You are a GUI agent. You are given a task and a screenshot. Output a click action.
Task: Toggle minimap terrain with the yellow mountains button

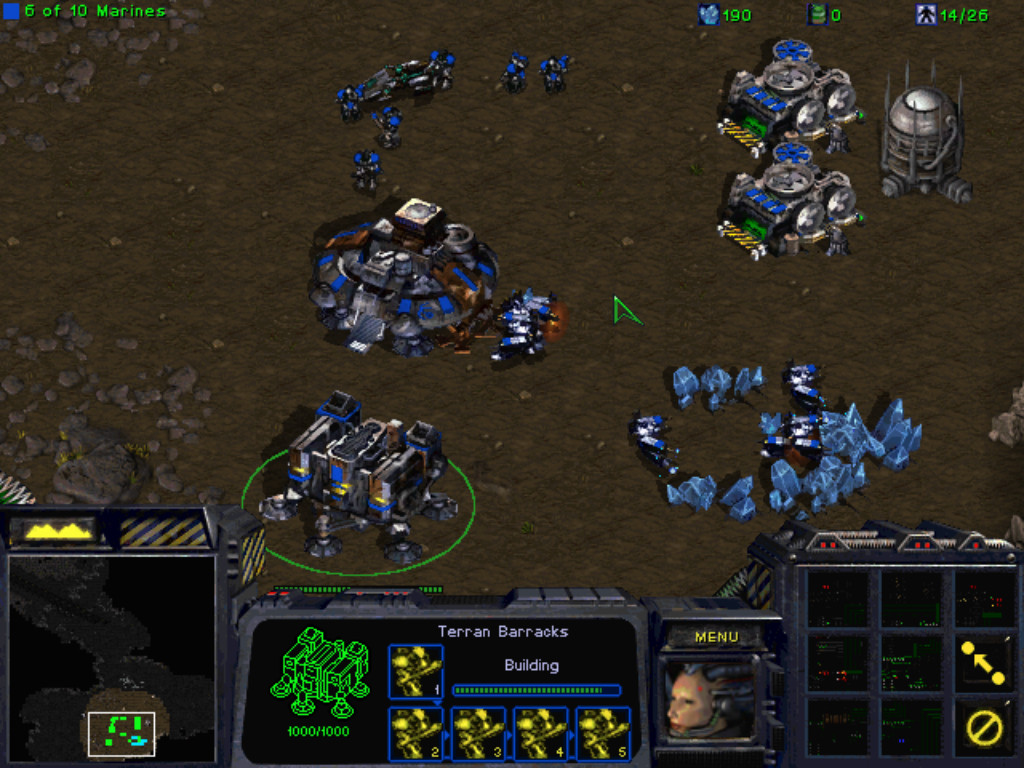(59, 530)
